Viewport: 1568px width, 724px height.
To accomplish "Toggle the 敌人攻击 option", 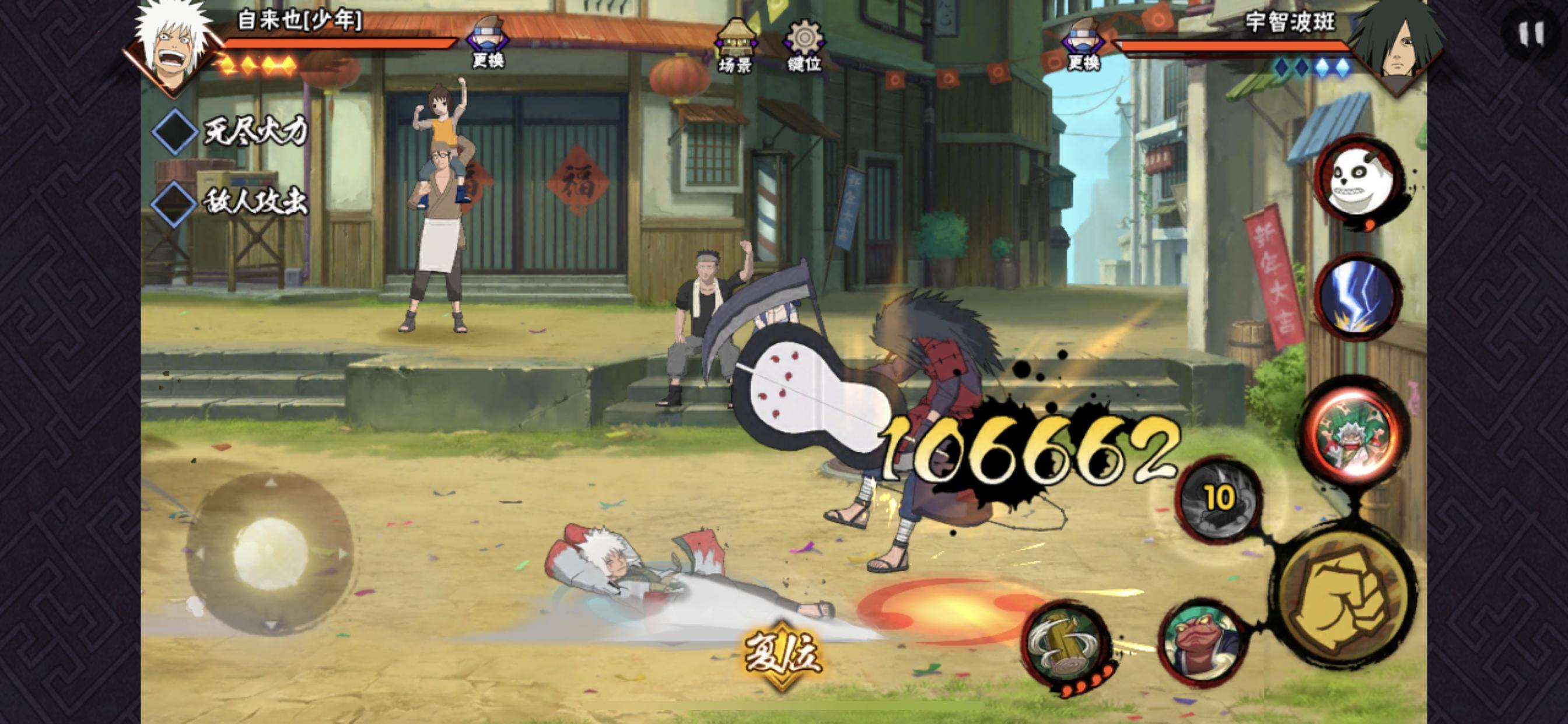I will [174, 203].
